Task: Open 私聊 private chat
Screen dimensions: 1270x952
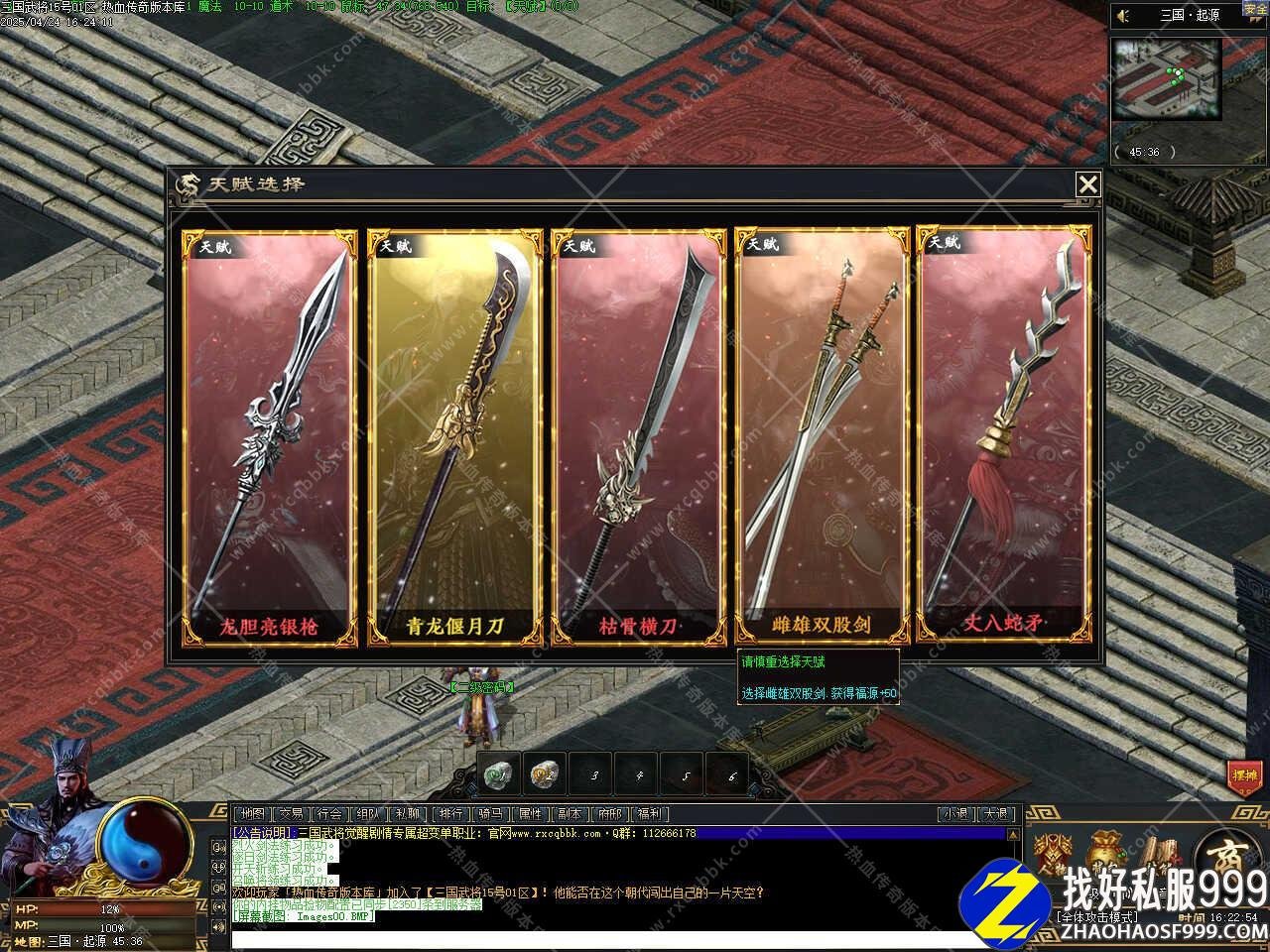Action: tap(407, 814)
